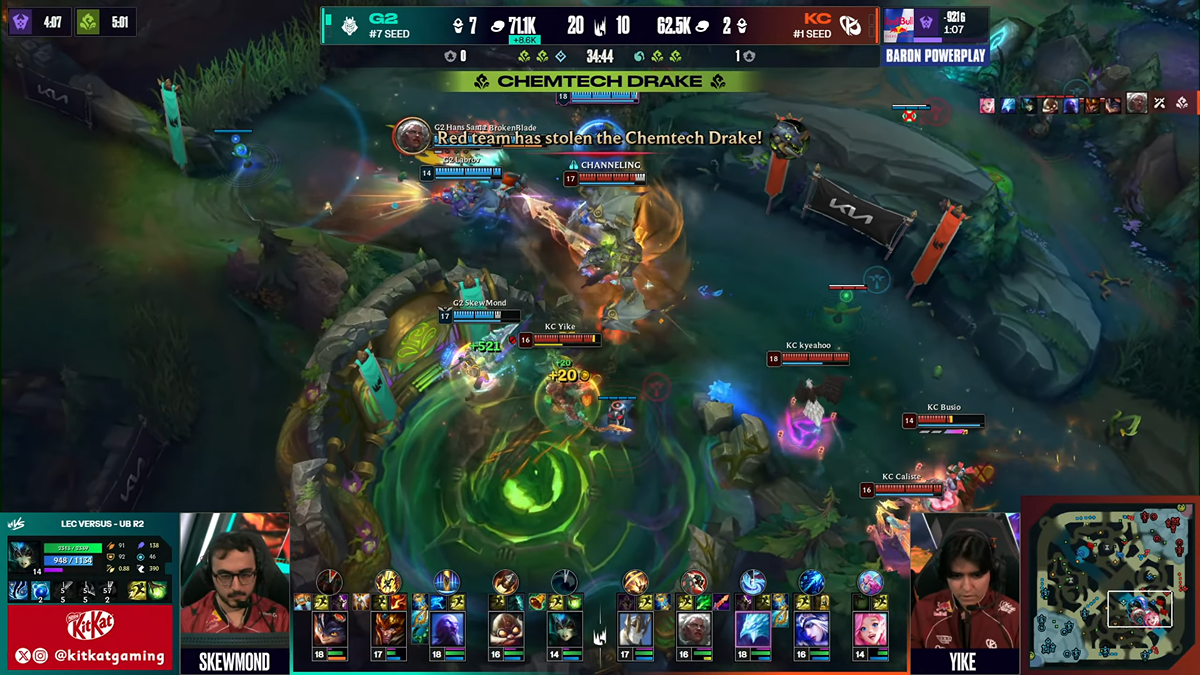Click the KC team logo on scoreboard
Viewport: 1200px width, 675px height.
tap(851, 27)
